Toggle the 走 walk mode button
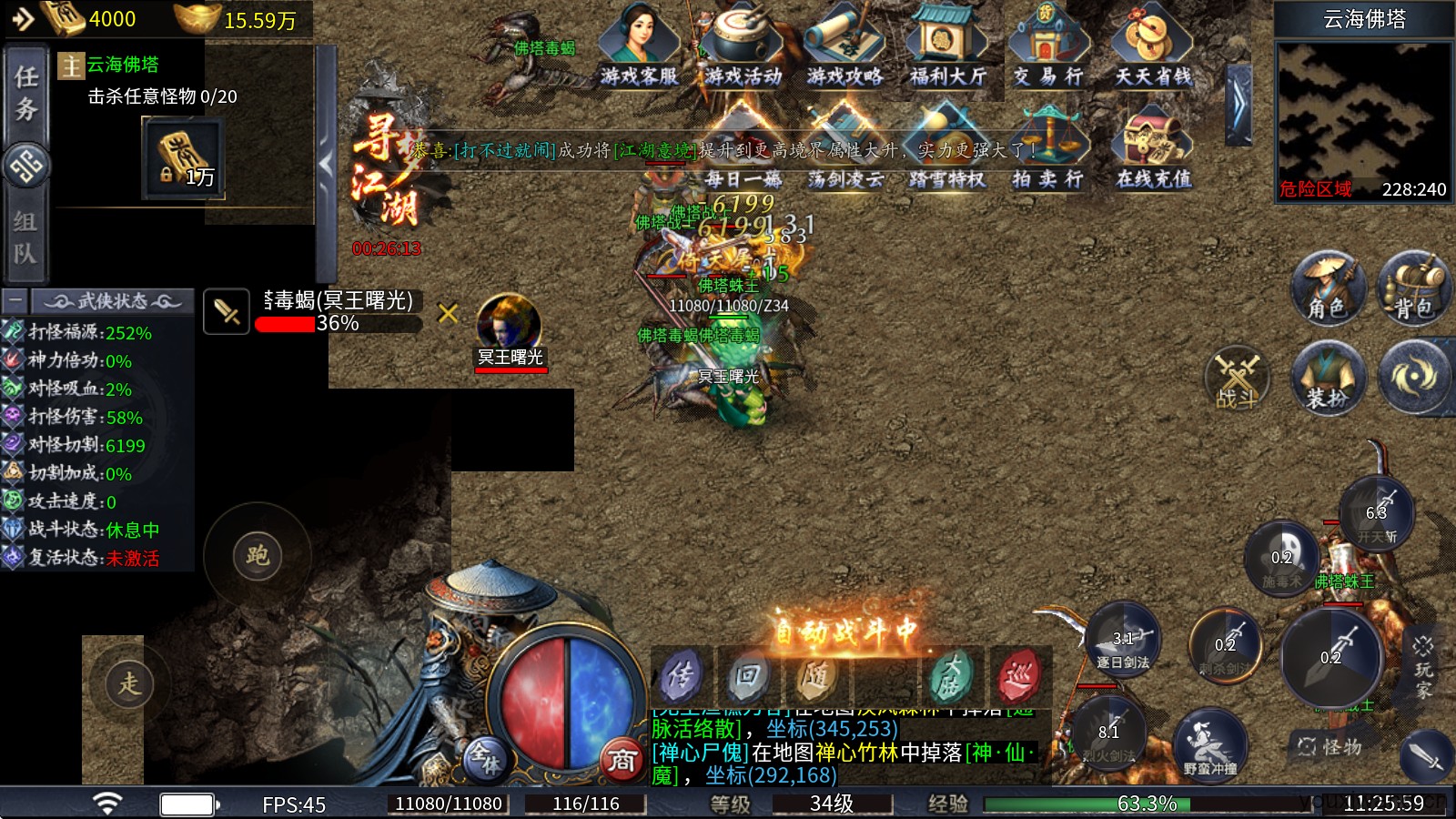This screenshot has height=819, width=1456. tap(129, 683)
